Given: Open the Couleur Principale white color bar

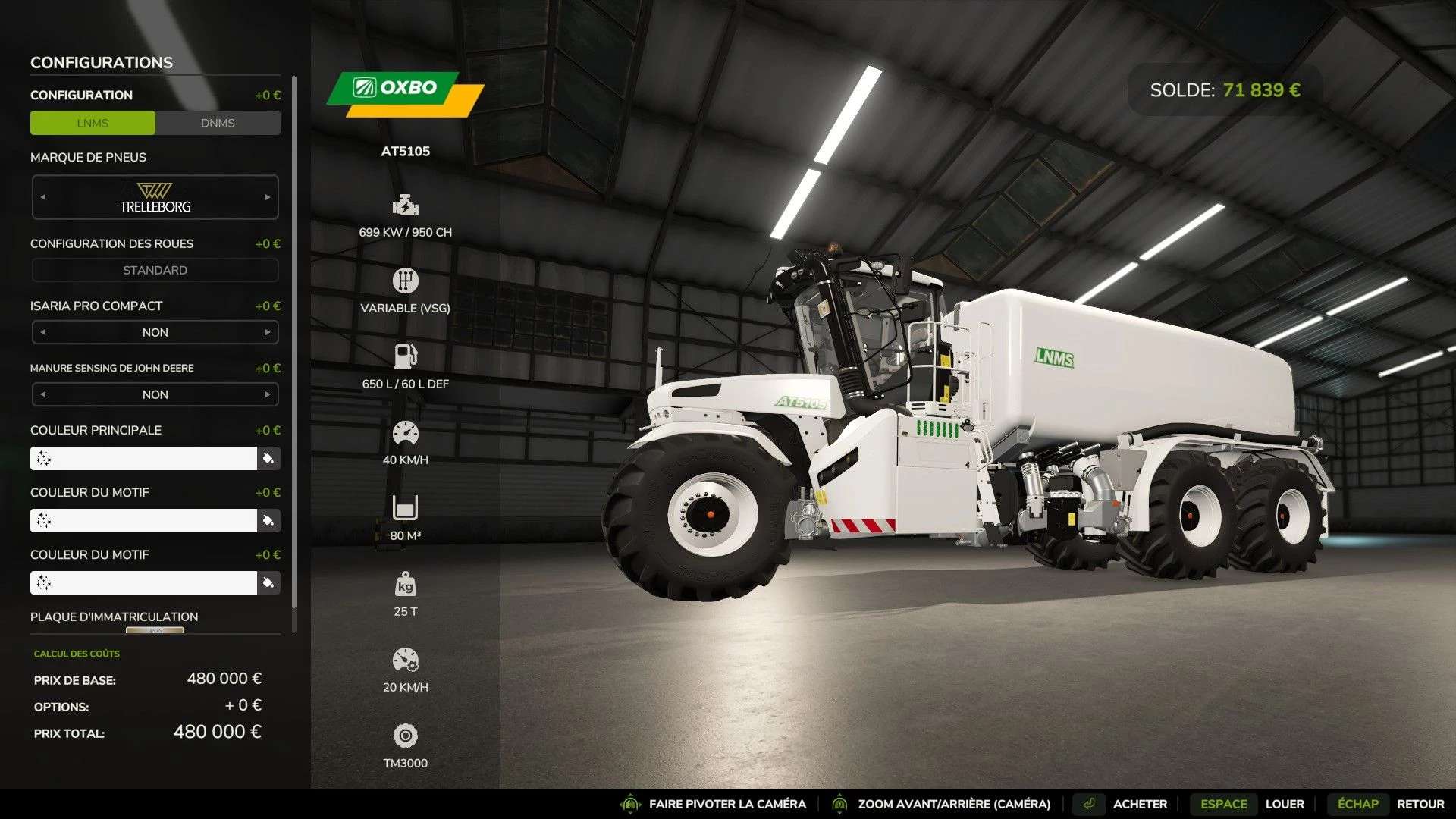Looking at the screenshot, I should (144, 458).
